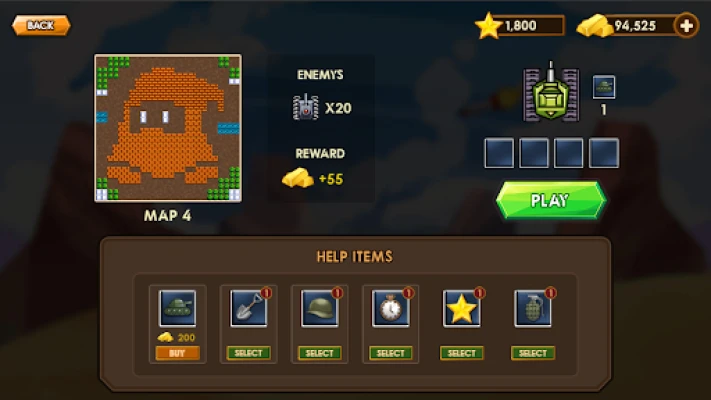711x400 pixels.
Task: Add more gold with the plus button
Action: click(x=686, y=25)
